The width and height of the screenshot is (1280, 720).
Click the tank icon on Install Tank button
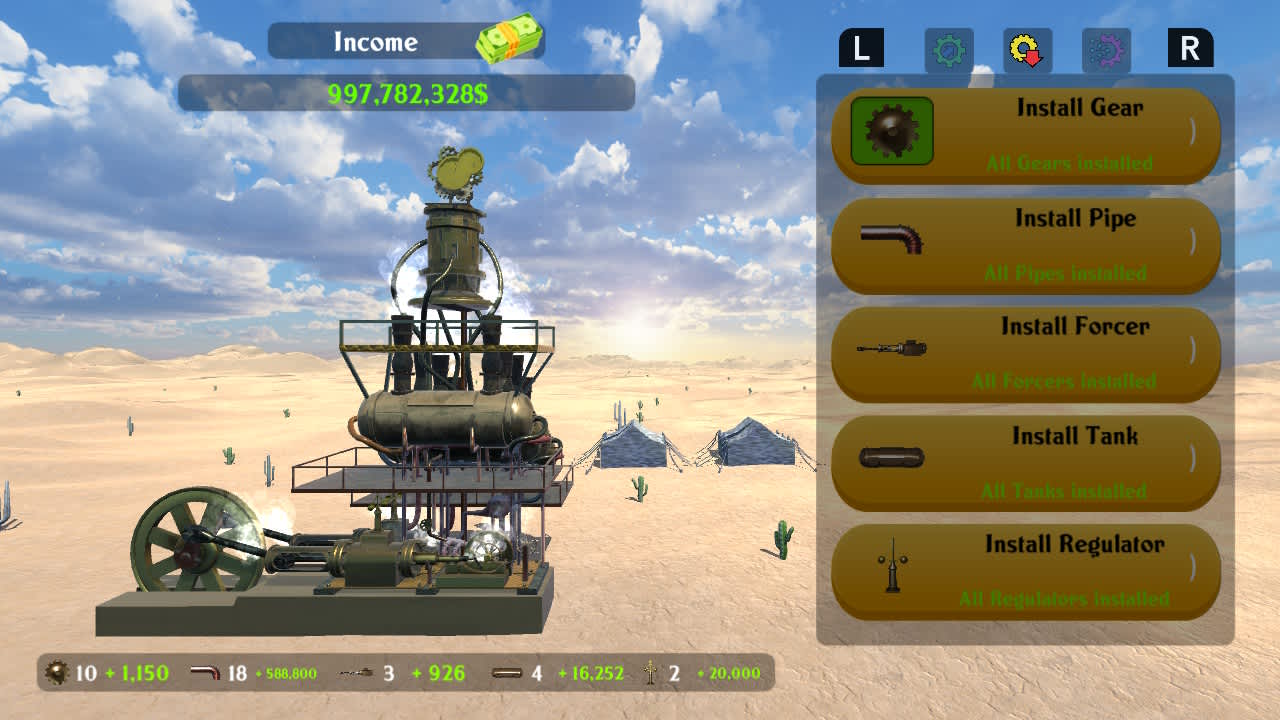coord(891,460)
